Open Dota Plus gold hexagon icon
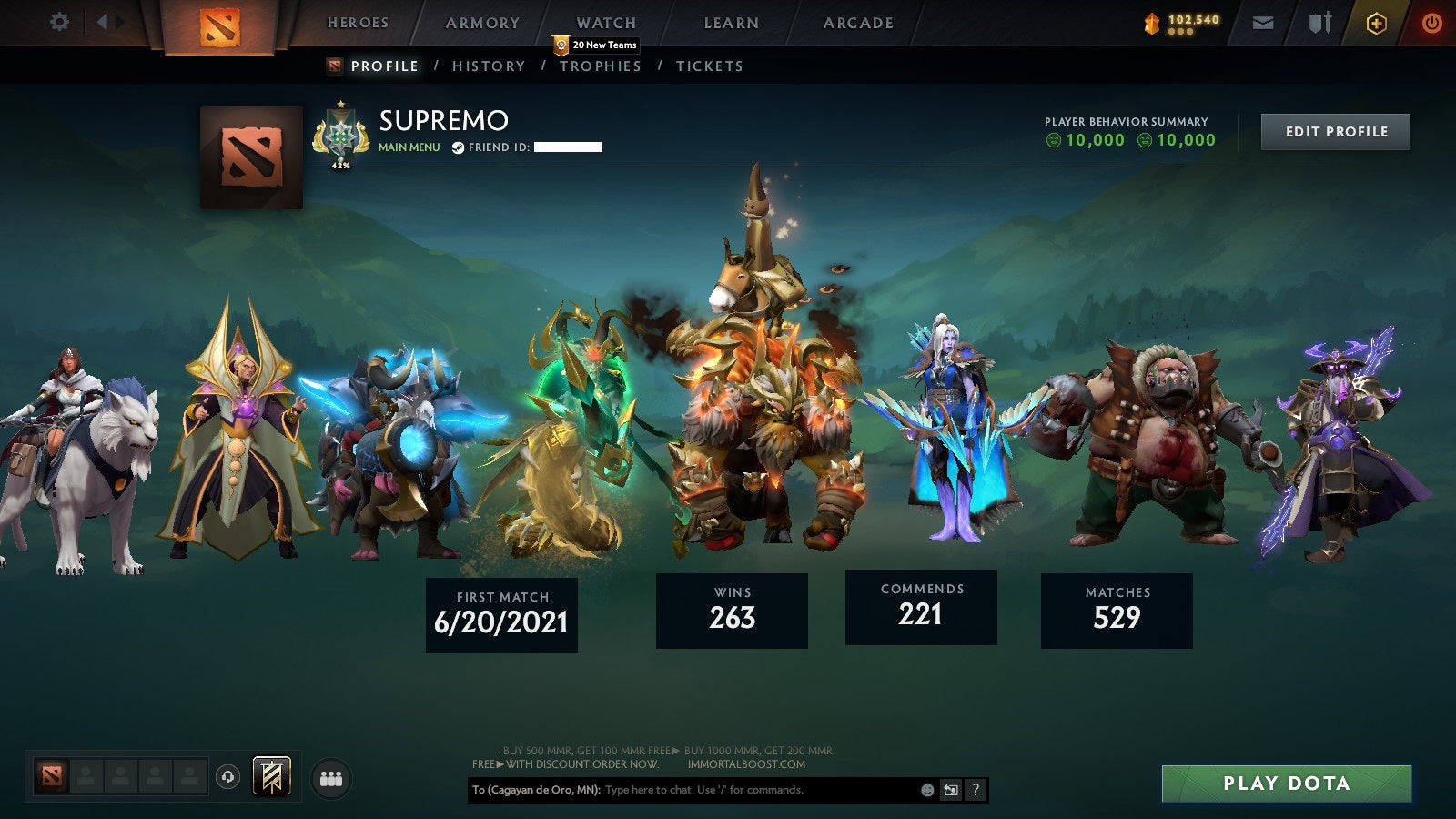 coord(1377,21)
